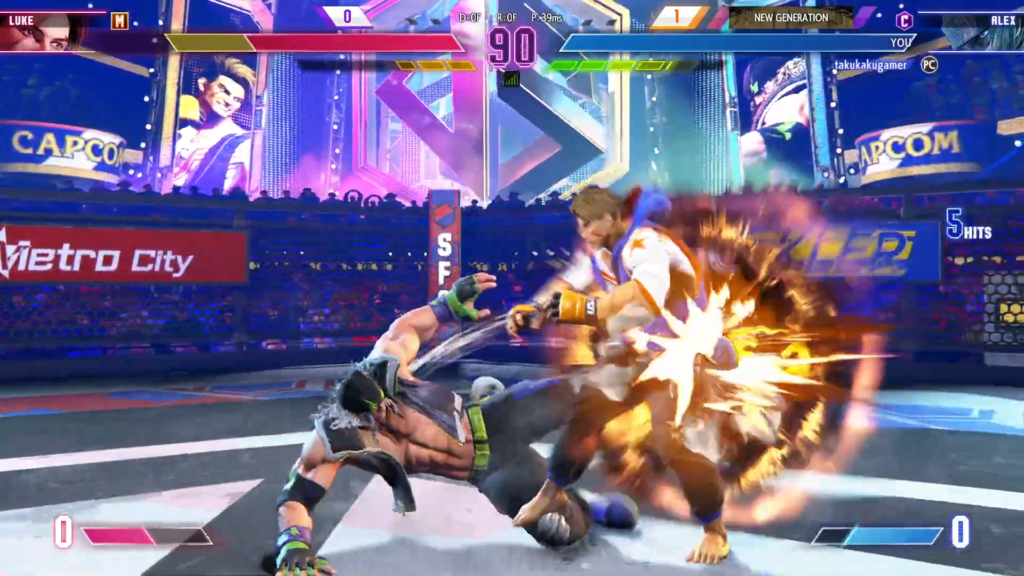Click the PC platform badge
This screenshot has height=576, width=1024.
point(929,64)
